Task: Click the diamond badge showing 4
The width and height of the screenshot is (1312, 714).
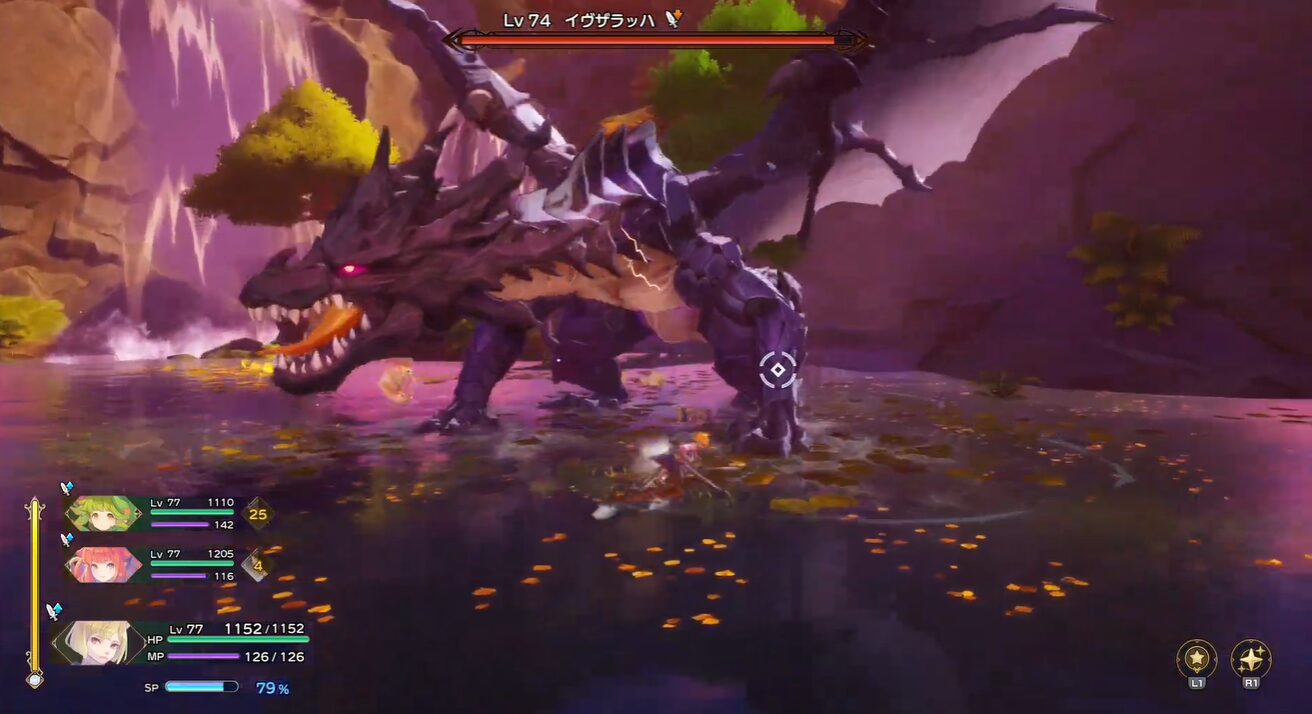Action: point(257,564)
